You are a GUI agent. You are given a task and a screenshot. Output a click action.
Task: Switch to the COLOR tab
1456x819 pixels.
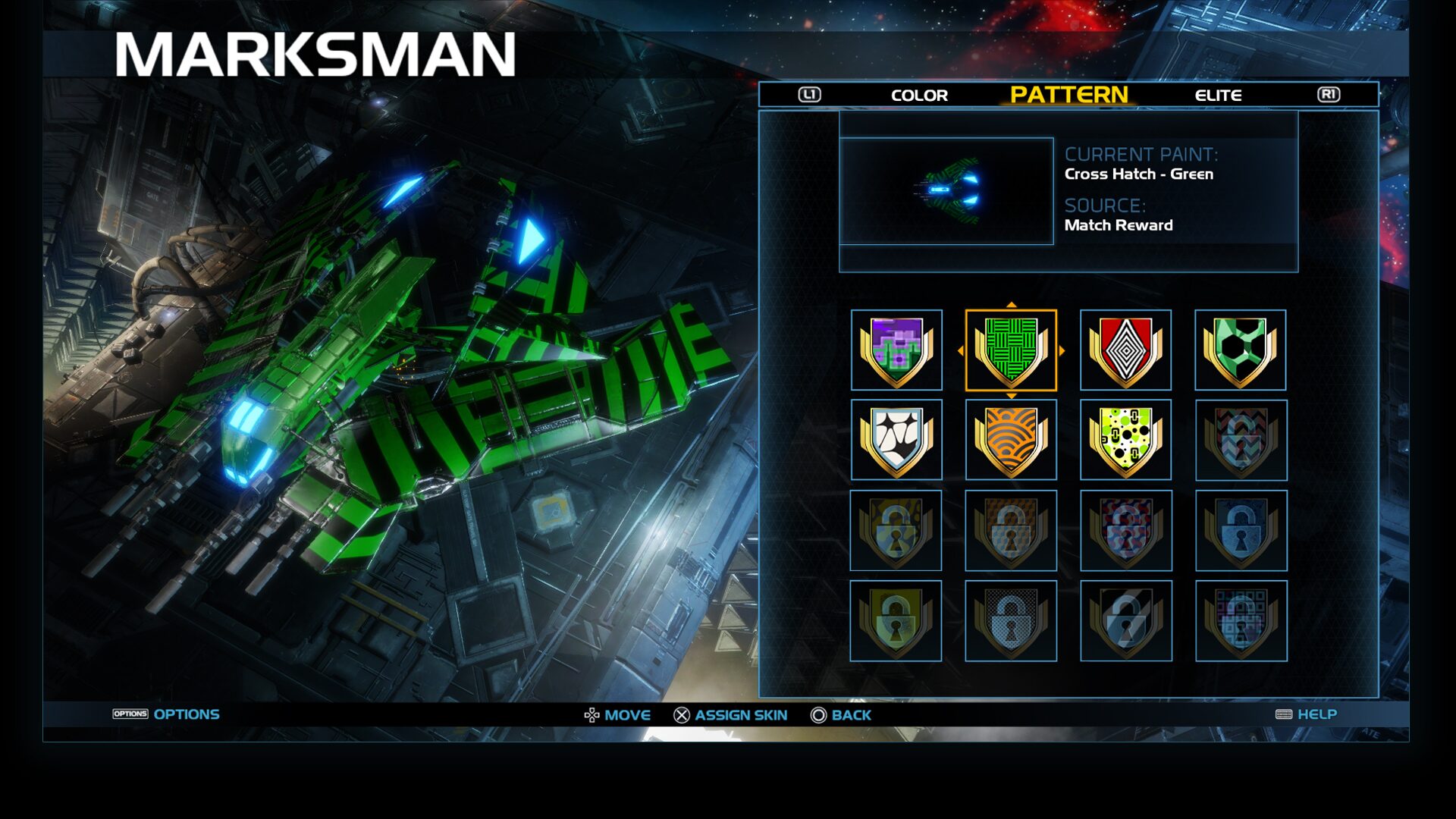tap(918, 95)
